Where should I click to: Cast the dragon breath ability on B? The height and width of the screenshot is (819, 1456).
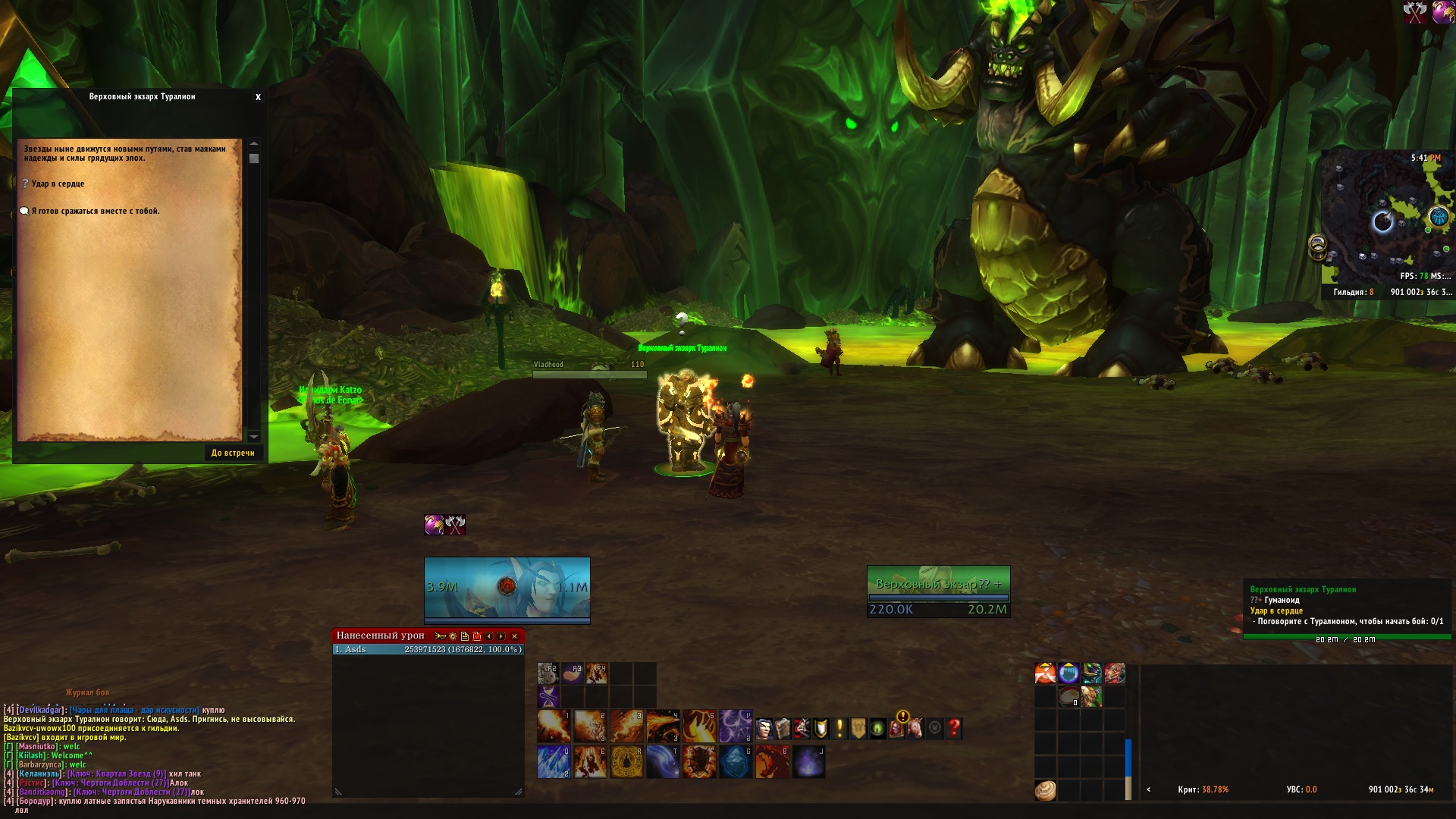[771, 762]
